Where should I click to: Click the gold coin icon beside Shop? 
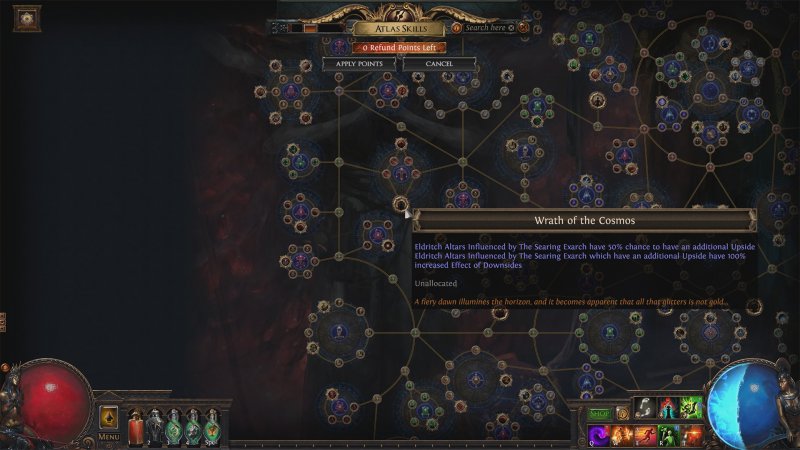pyautogui.click(x=623, y=415)
